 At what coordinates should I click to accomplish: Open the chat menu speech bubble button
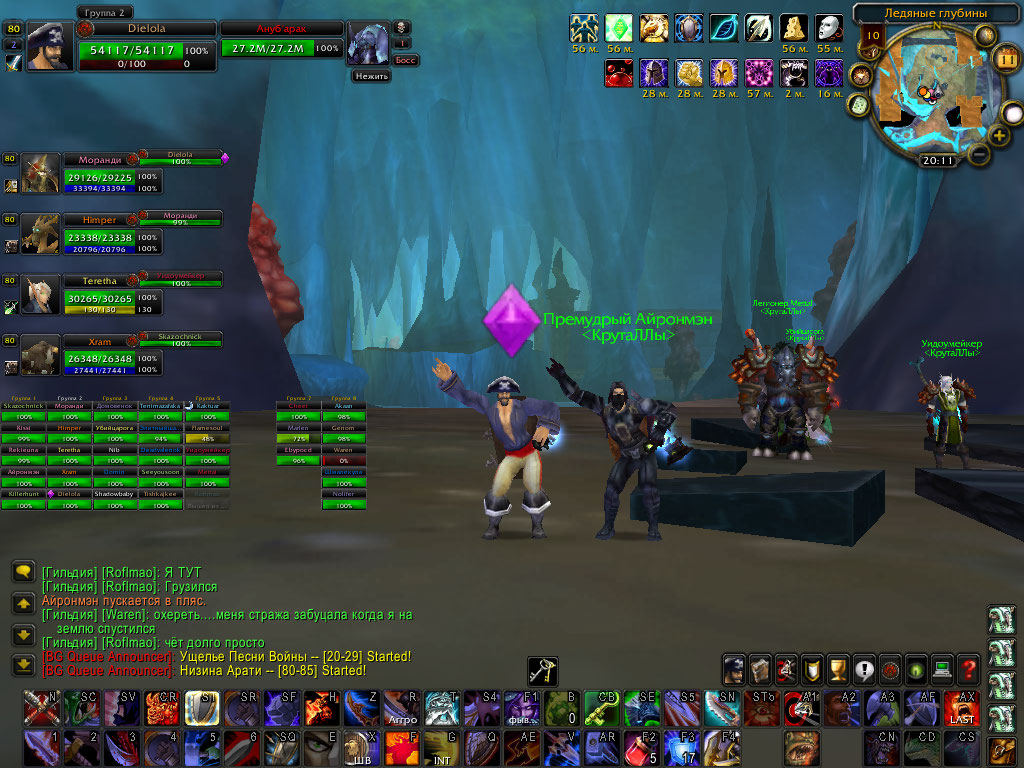coord(23,571)
